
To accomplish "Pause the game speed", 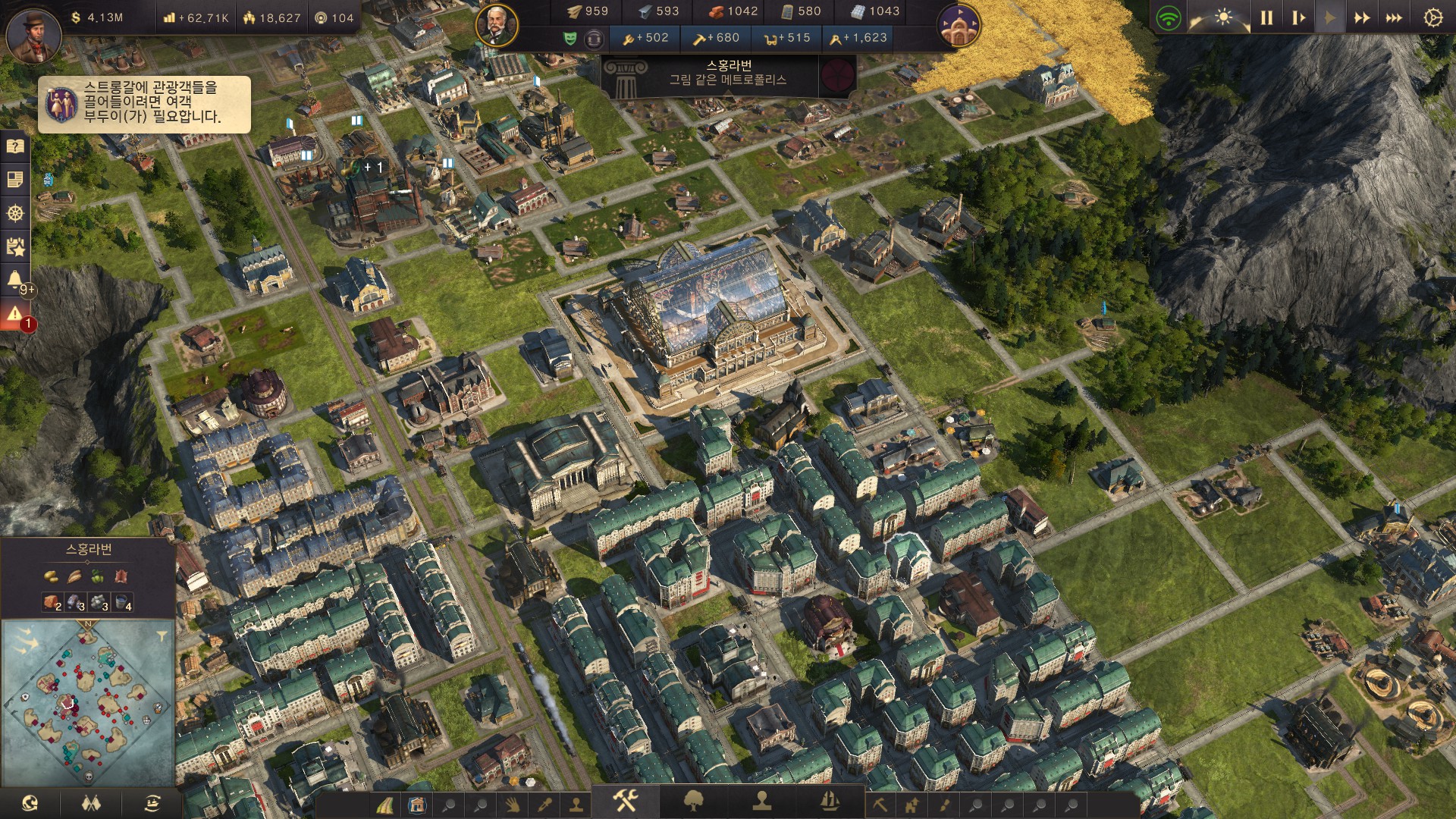I will [x=1266, y=17].
